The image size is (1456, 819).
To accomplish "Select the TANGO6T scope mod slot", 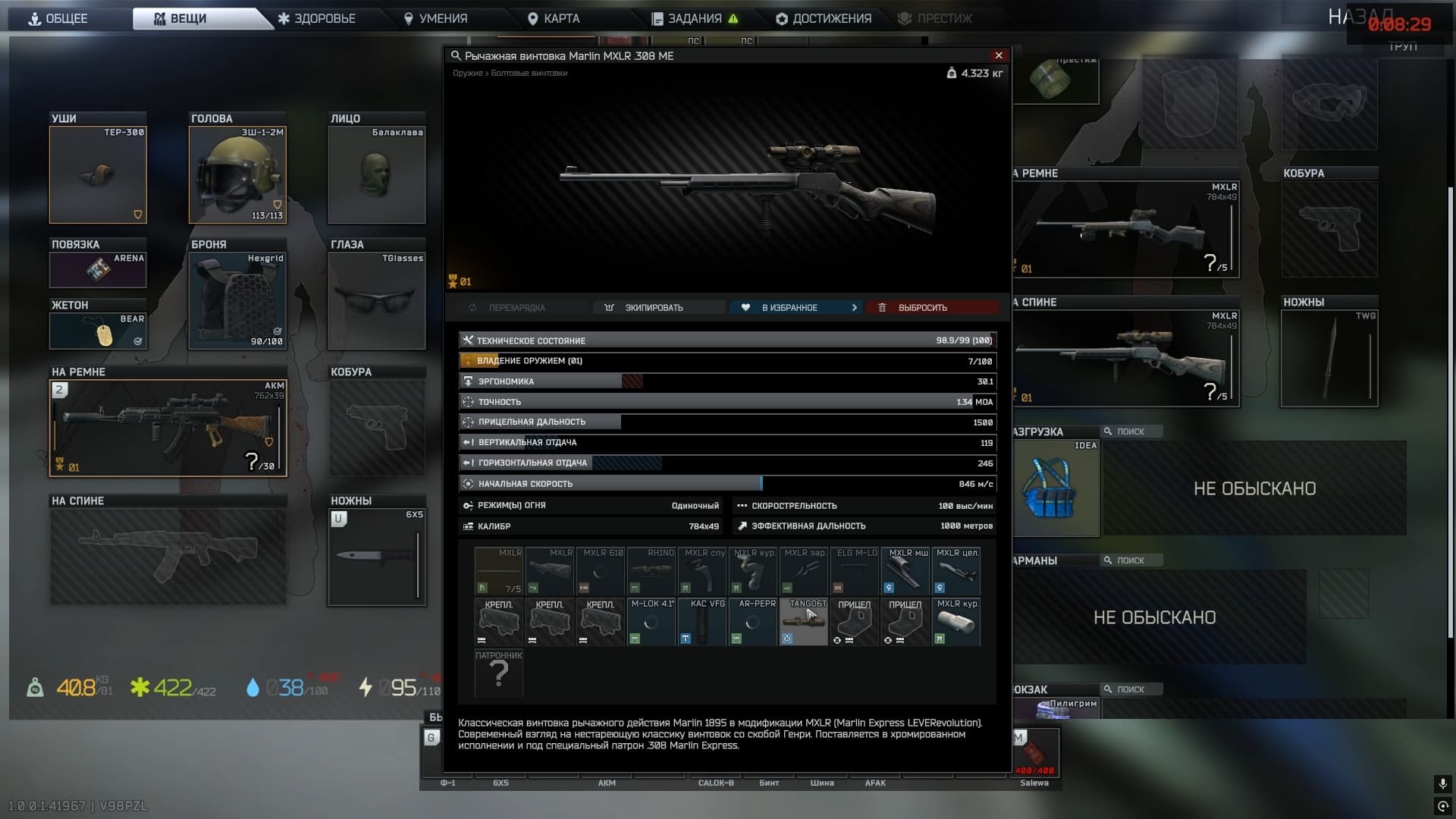I will pos(803,622).
